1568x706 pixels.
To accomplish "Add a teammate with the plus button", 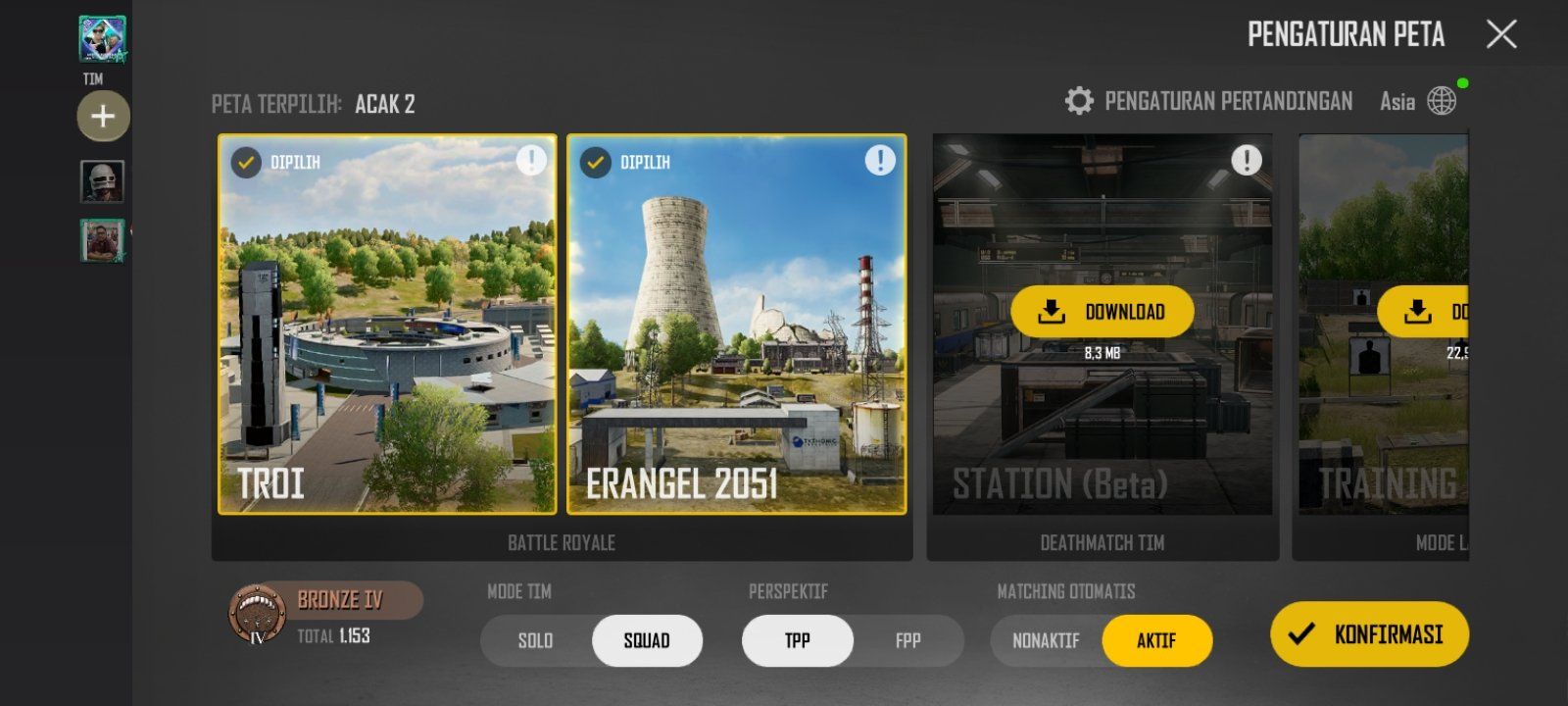I will point(103,117).
